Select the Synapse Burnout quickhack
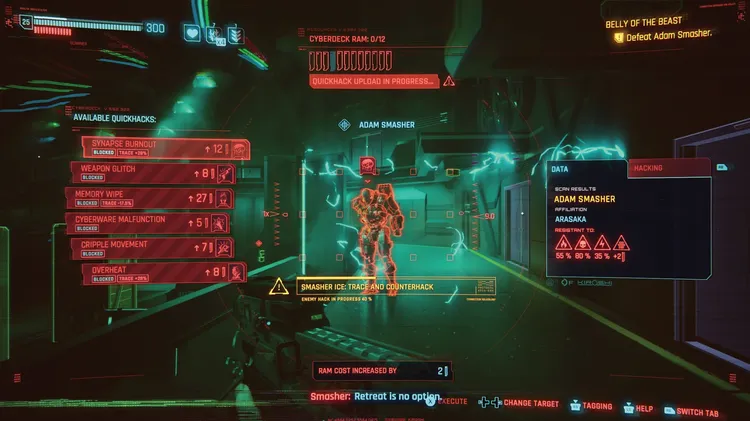Image resolution: width=750 pixels, height=421 pixels. 160,149
